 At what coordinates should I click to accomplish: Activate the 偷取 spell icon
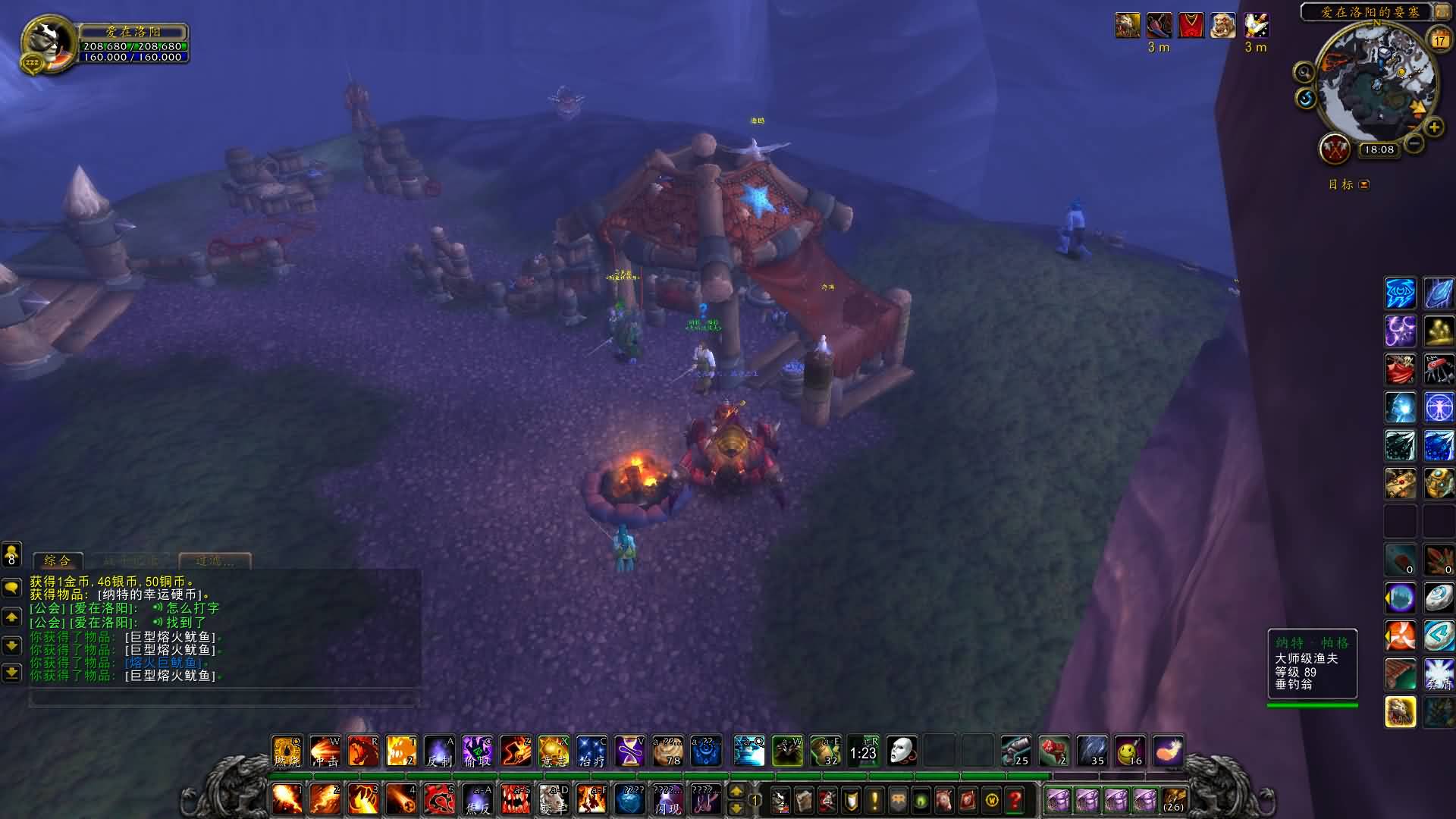click(x=478, y=752)
